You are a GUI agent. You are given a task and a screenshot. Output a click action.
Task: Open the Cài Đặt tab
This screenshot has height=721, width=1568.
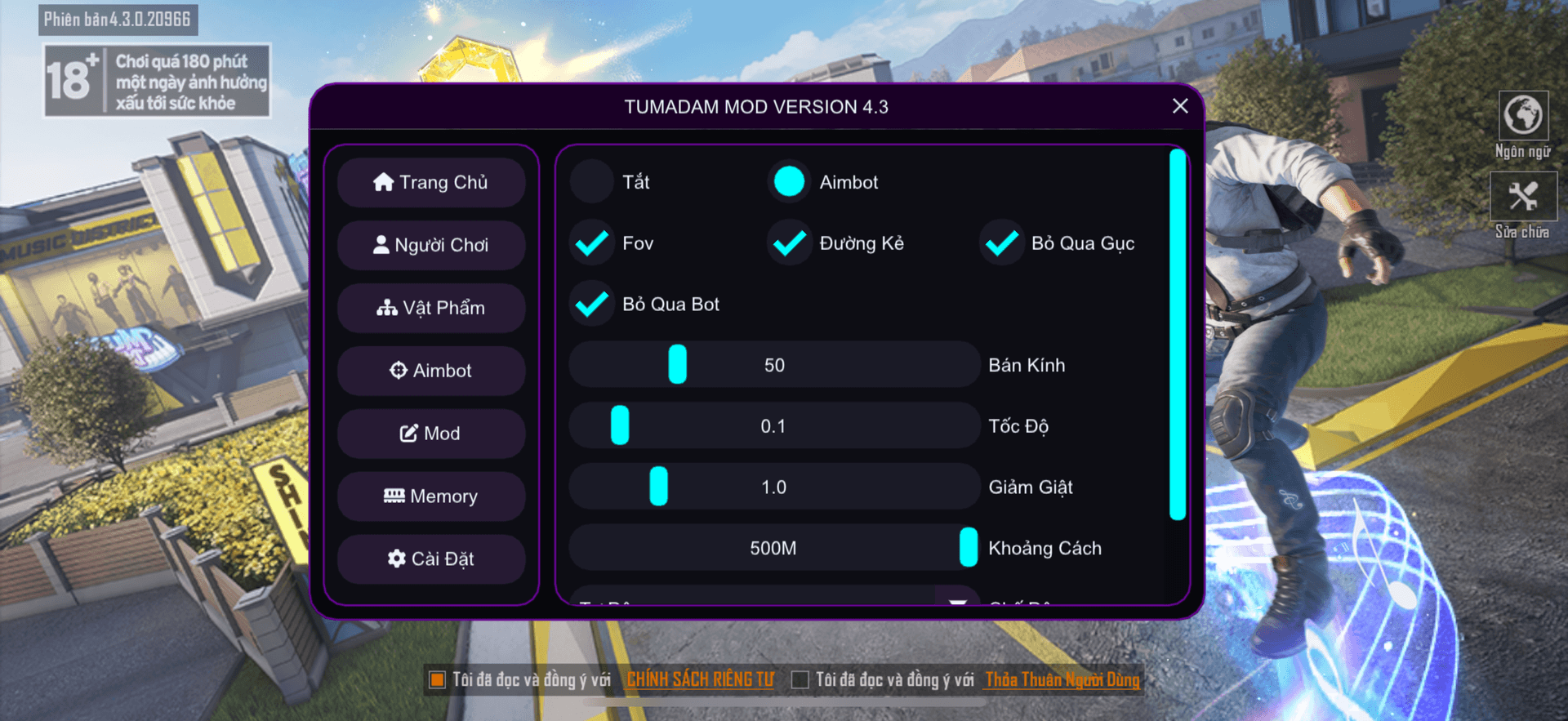(x=431, y=559)
